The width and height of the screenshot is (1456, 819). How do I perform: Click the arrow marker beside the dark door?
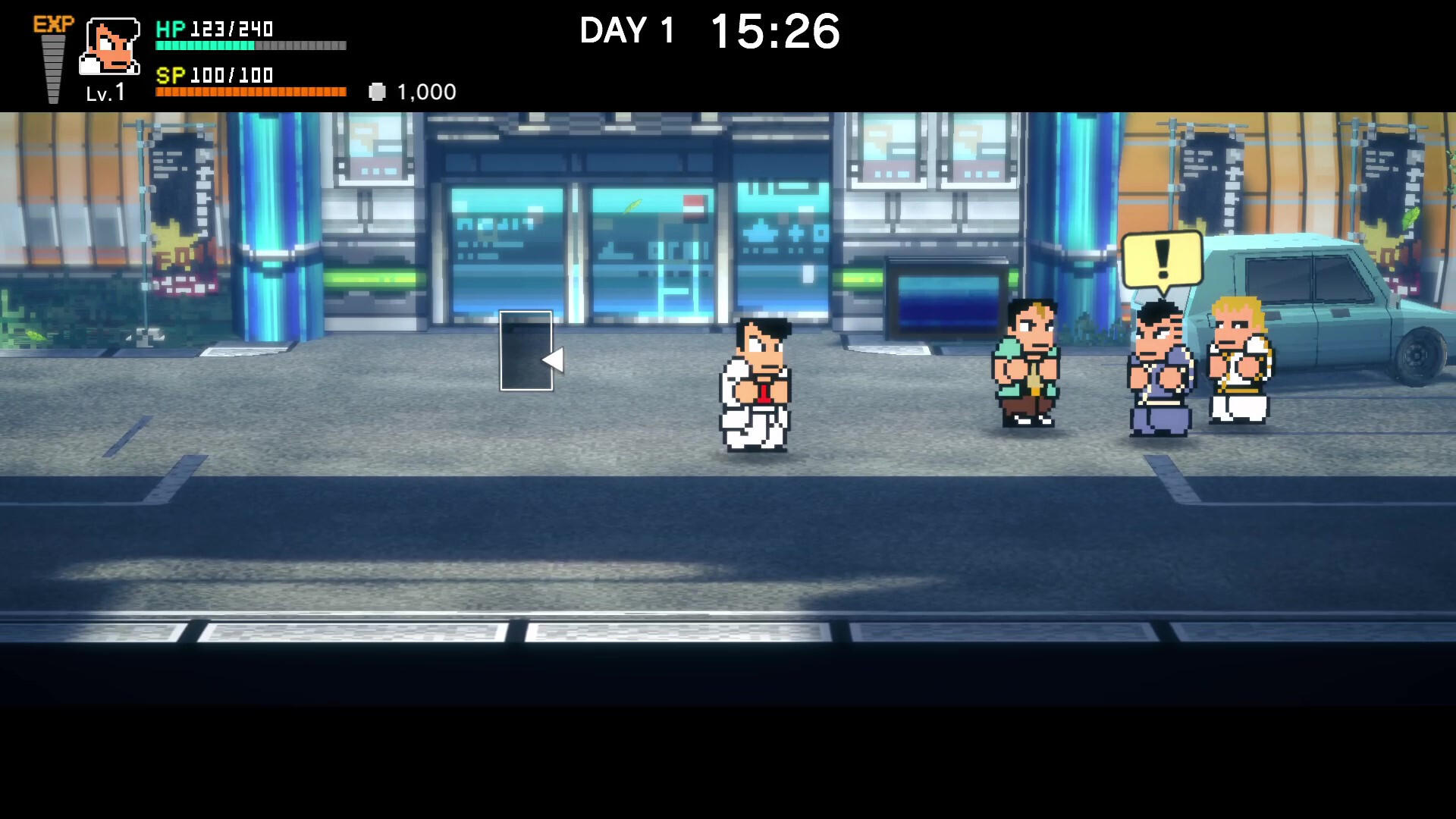coord(554,362)
